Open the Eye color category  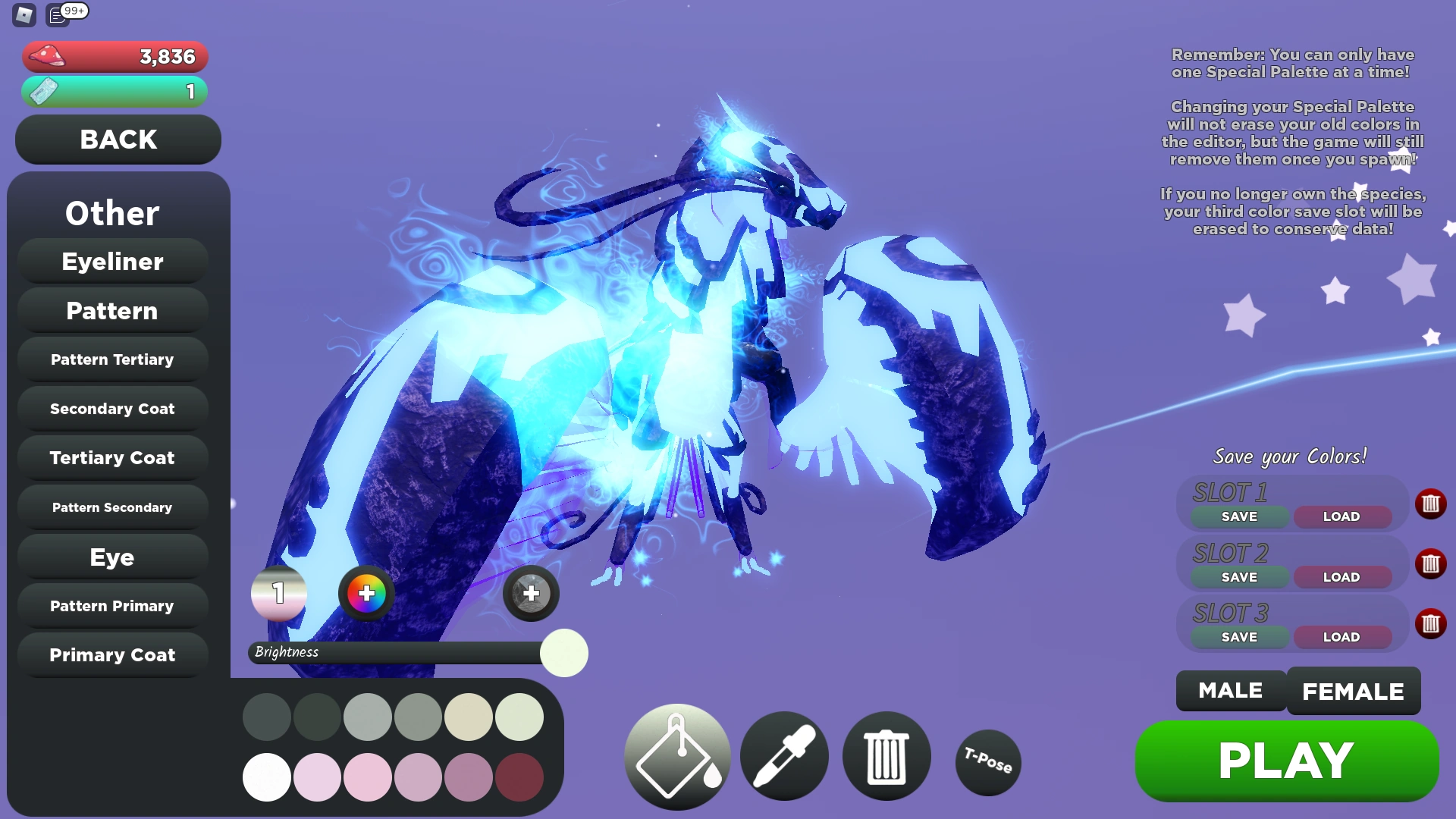pos(112,557)
